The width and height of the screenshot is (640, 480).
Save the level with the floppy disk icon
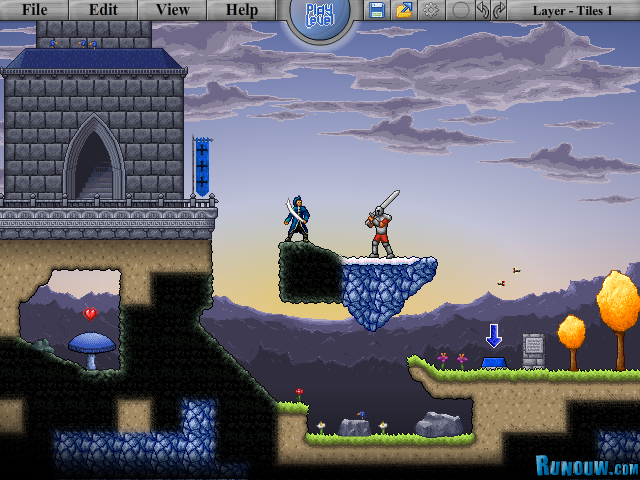point(377,10)
